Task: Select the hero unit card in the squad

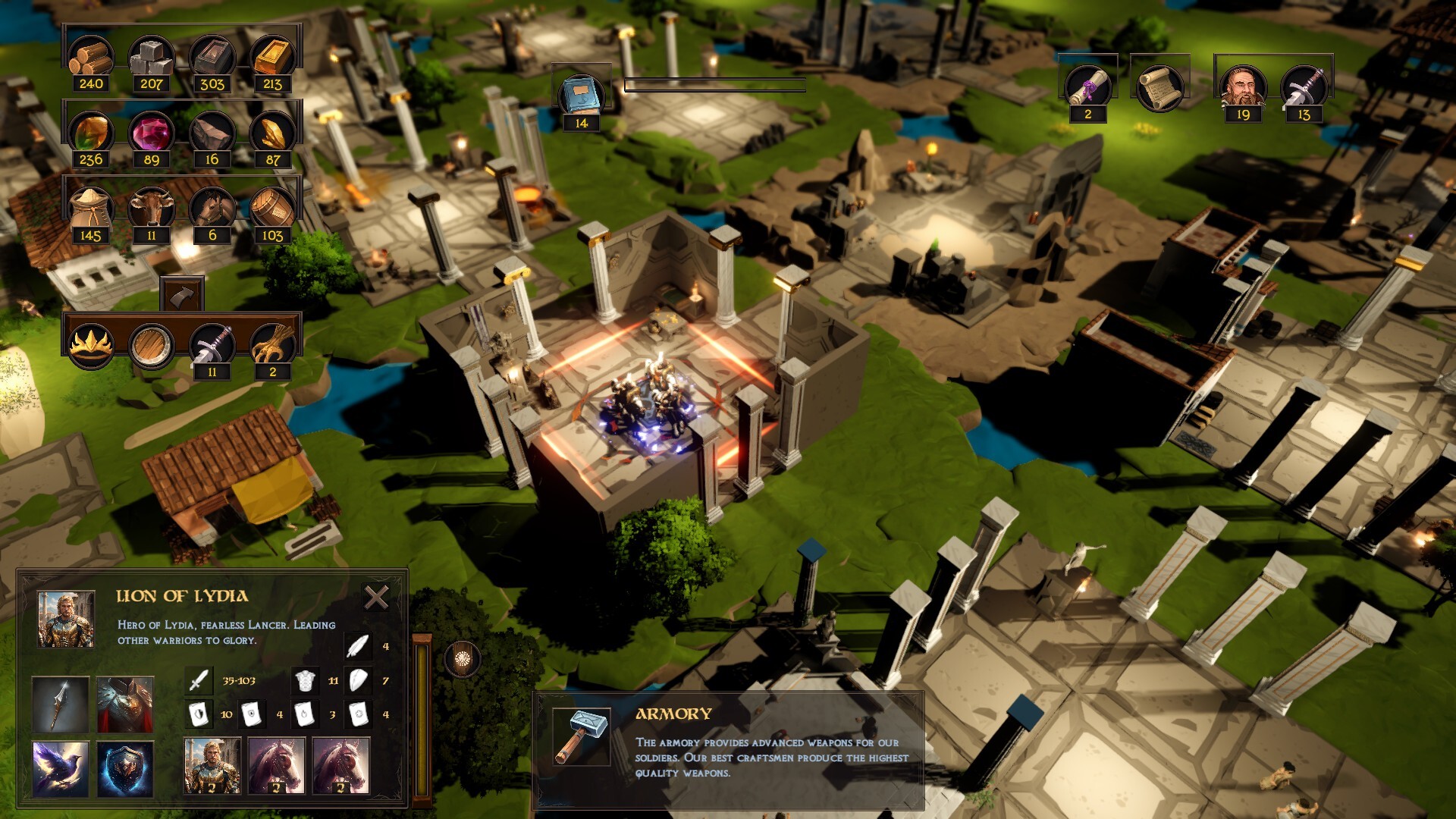Action: click(212, 766)
